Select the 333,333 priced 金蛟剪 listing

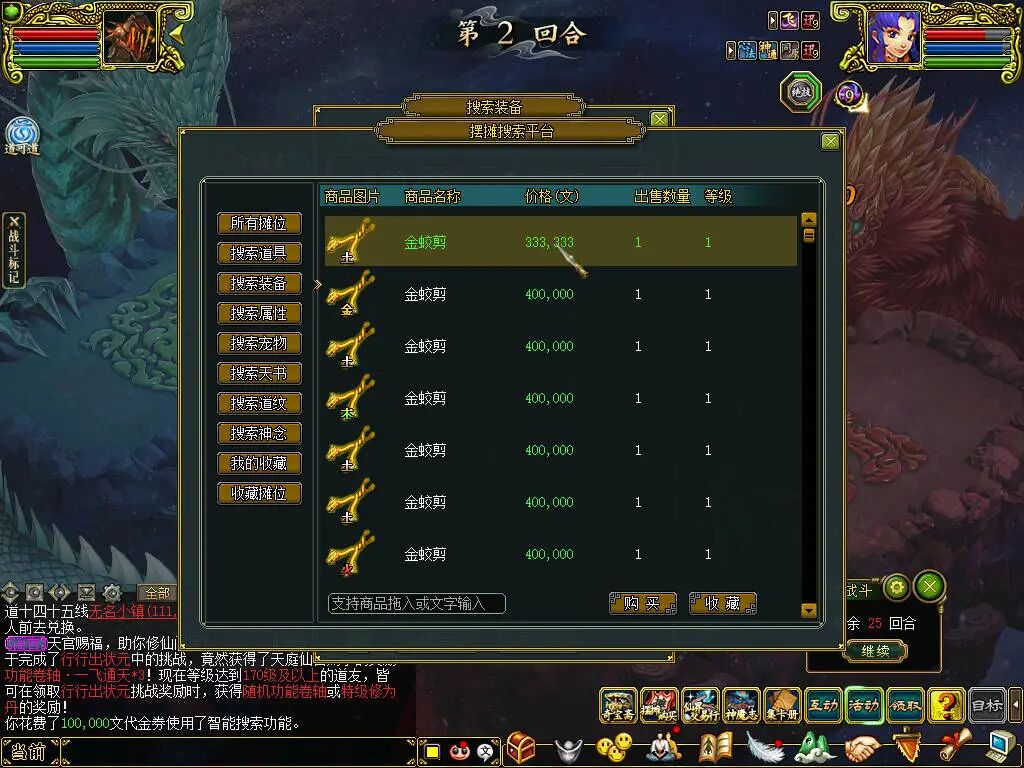pos(560,242)
